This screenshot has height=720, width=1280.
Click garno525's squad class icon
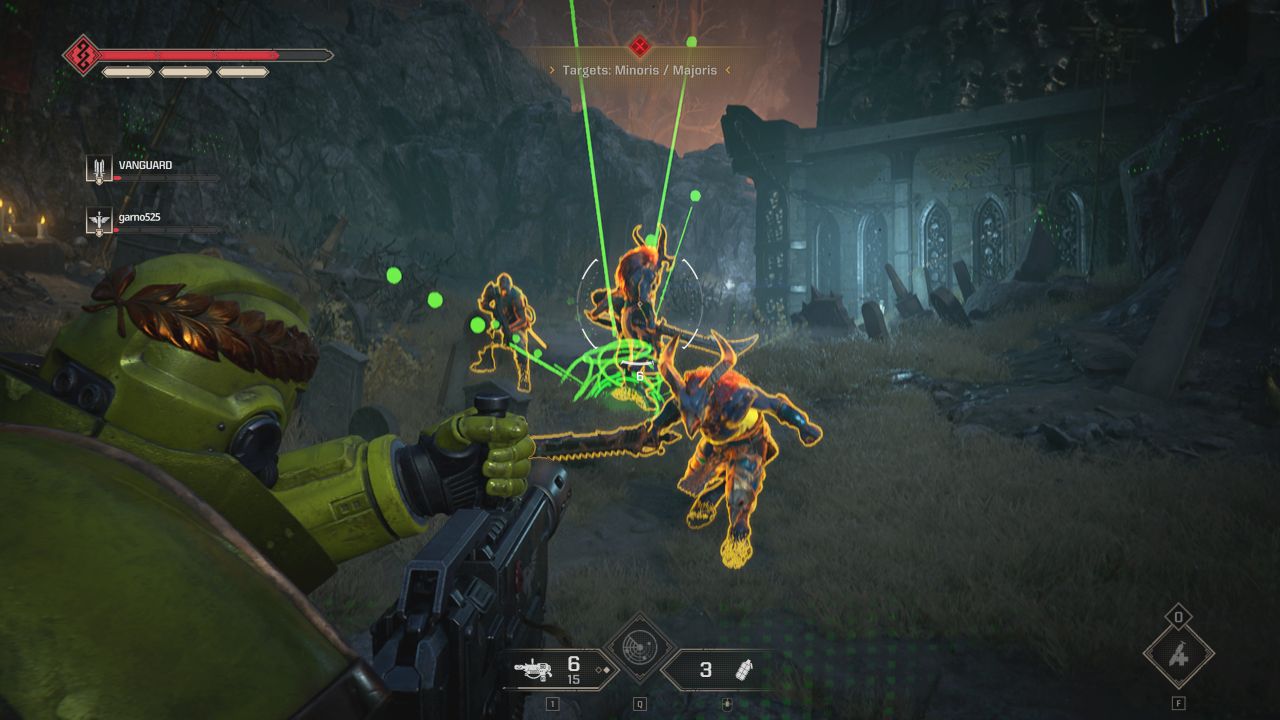point(99,221)
